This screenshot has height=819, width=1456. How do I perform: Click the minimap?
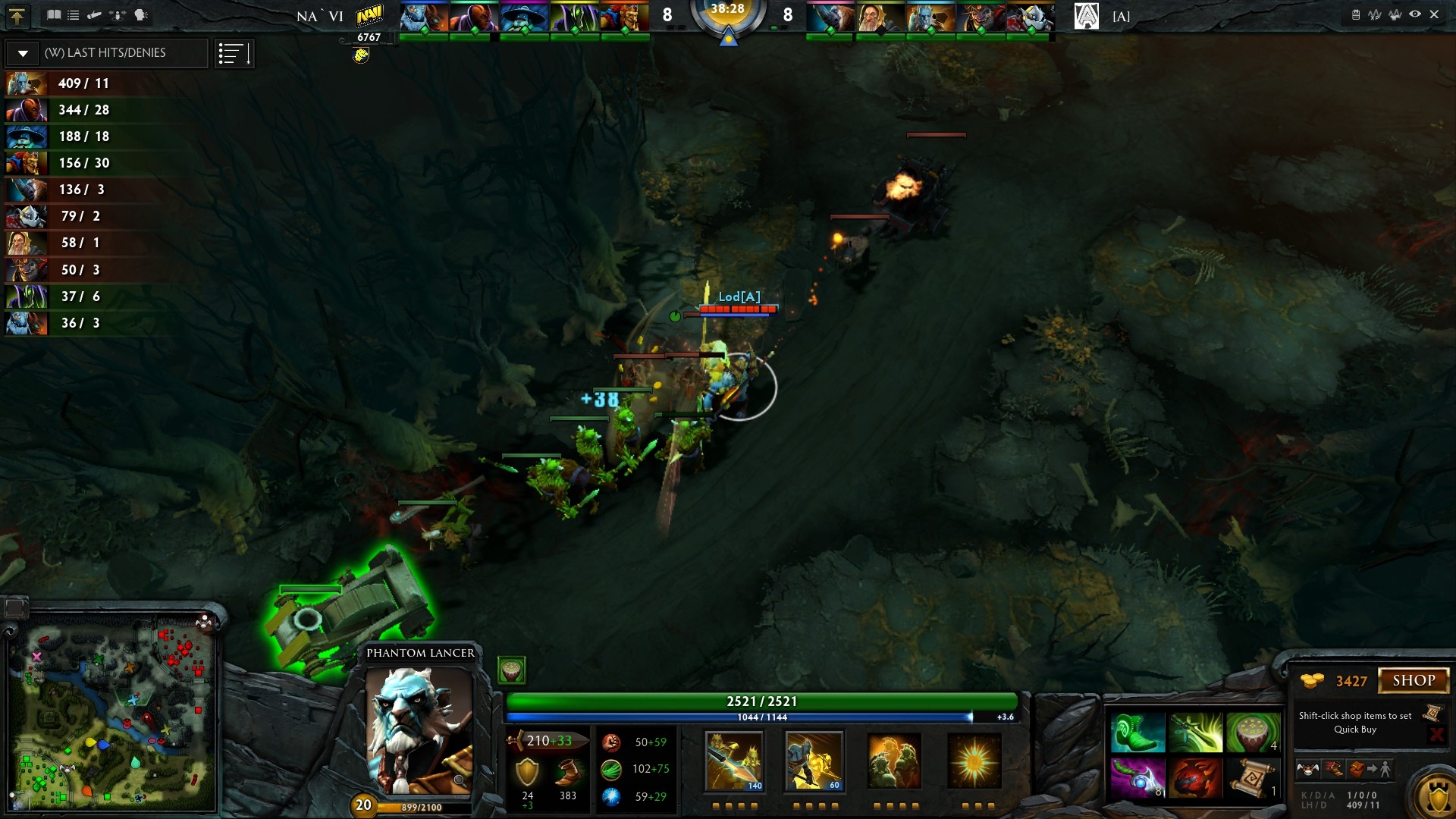point(114,713)
